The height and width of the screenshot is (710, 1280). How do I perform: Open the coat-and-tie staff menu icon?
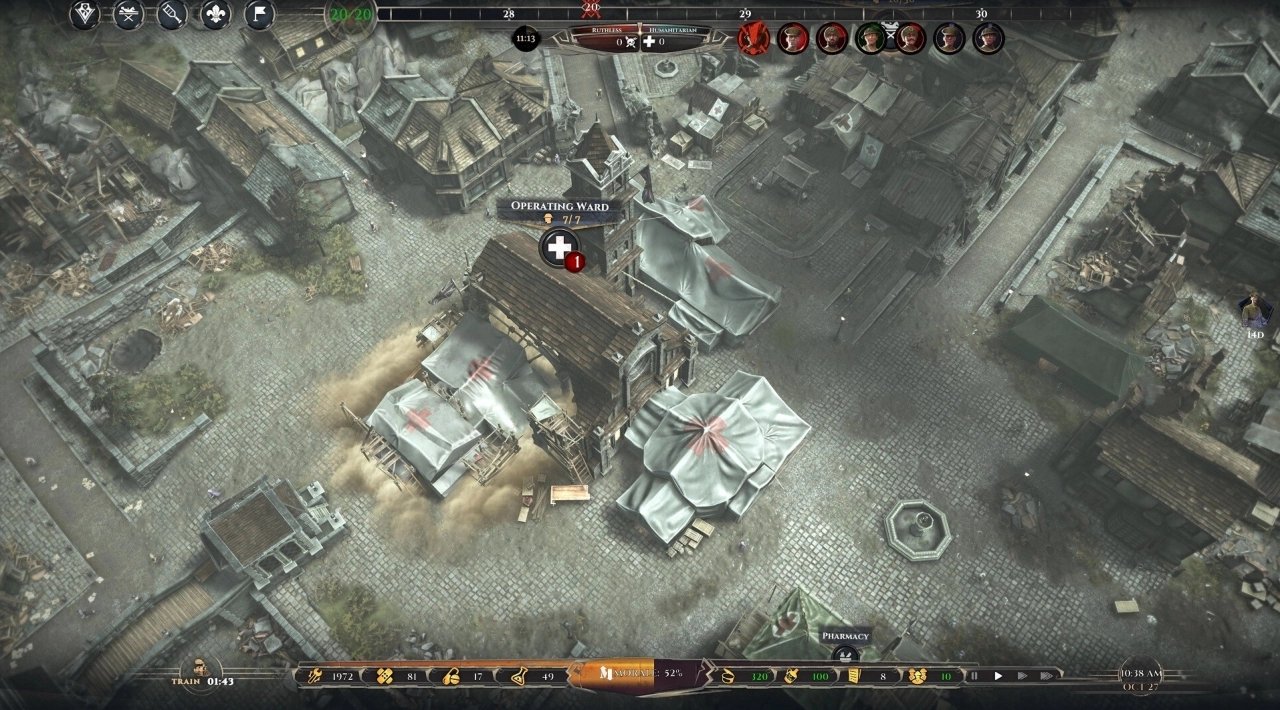(85, 15)
